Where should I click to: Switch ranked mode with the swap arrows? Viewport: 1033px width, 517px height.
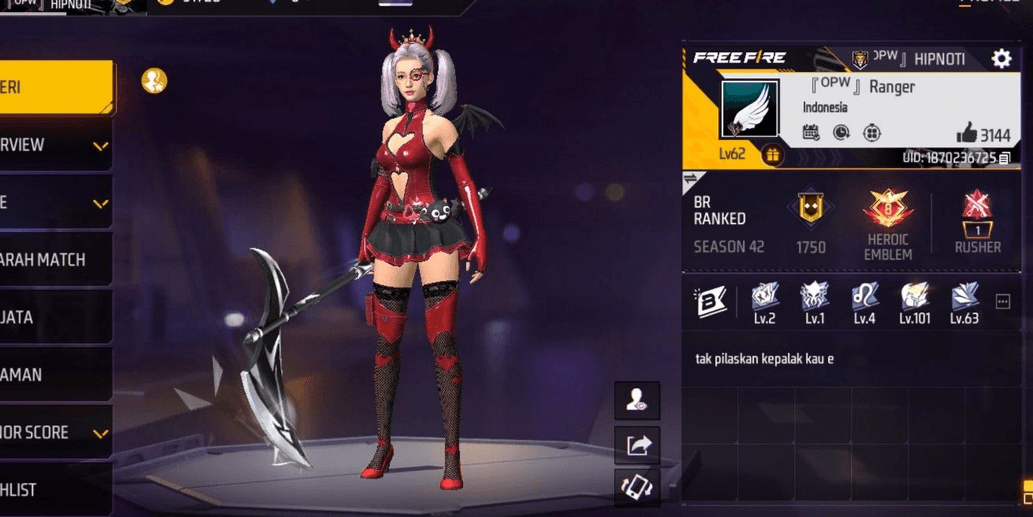tap(692, 180)
